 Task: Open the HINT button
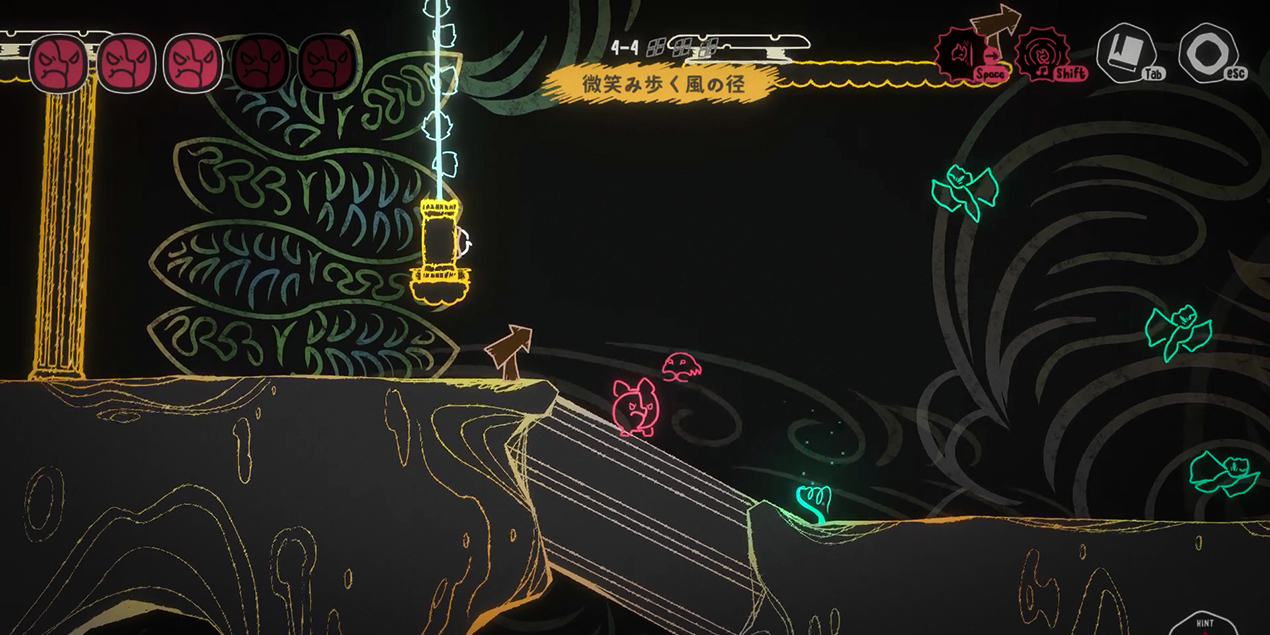1203,624
